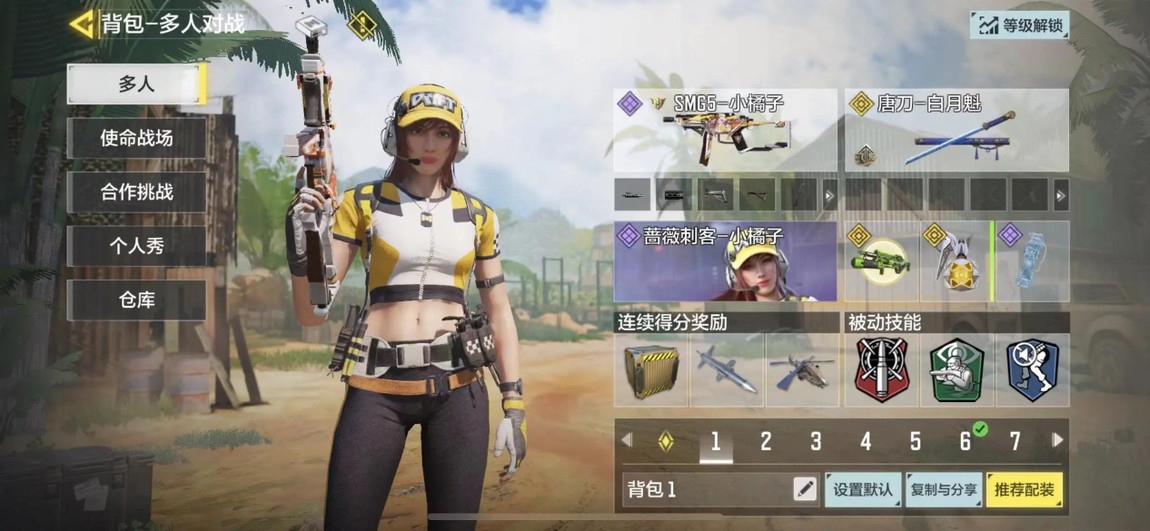Go back using the yellow arrow

coord(82,23)
